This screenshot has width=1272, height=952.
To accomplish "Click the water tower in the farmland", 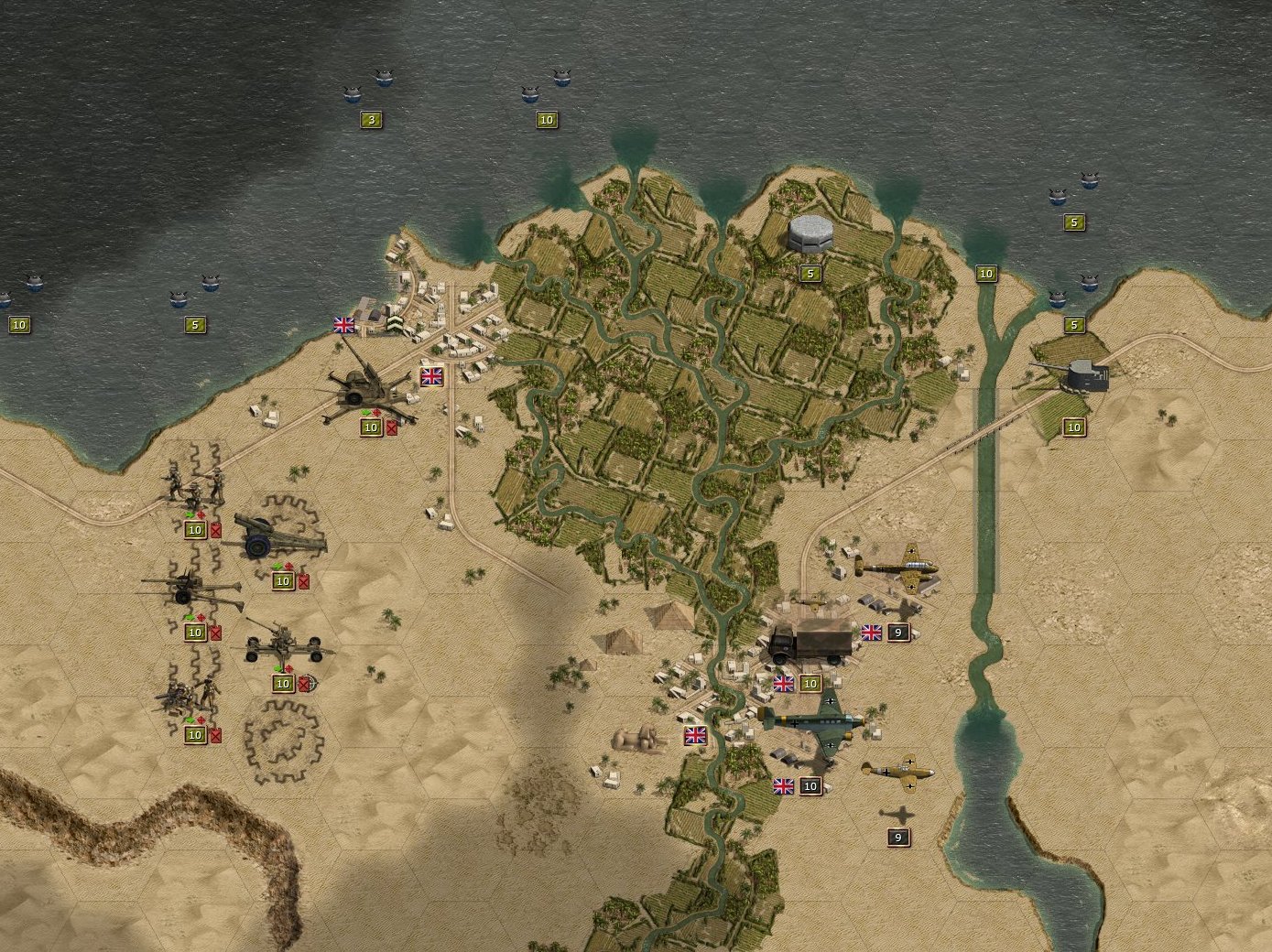I will point(810,236).
